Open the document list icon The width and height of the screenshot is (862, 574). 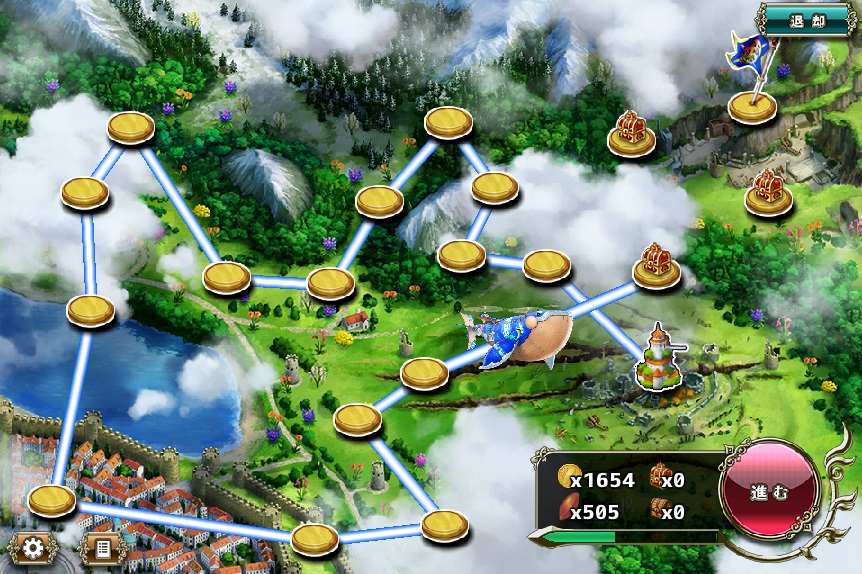pyautogui.click(x=101, y=548)
